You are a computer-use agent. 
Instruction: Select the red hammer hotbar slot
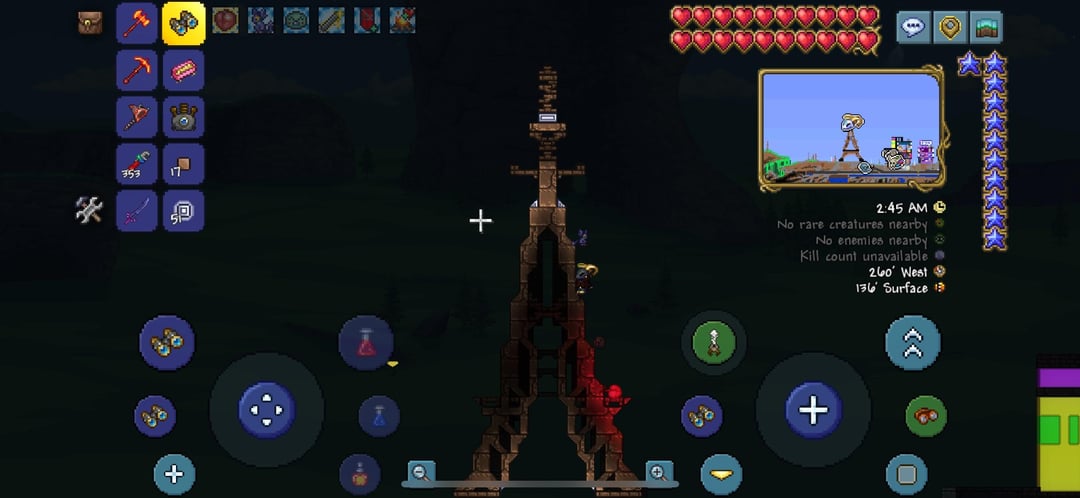[x=137, y=24]
